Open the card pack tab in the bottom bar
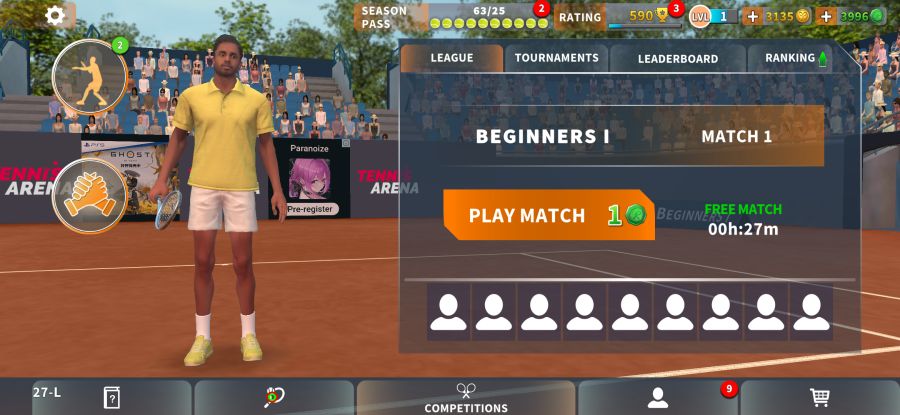Image resolution: width=900 pixels, height=415 pixels. click(111, 398)
